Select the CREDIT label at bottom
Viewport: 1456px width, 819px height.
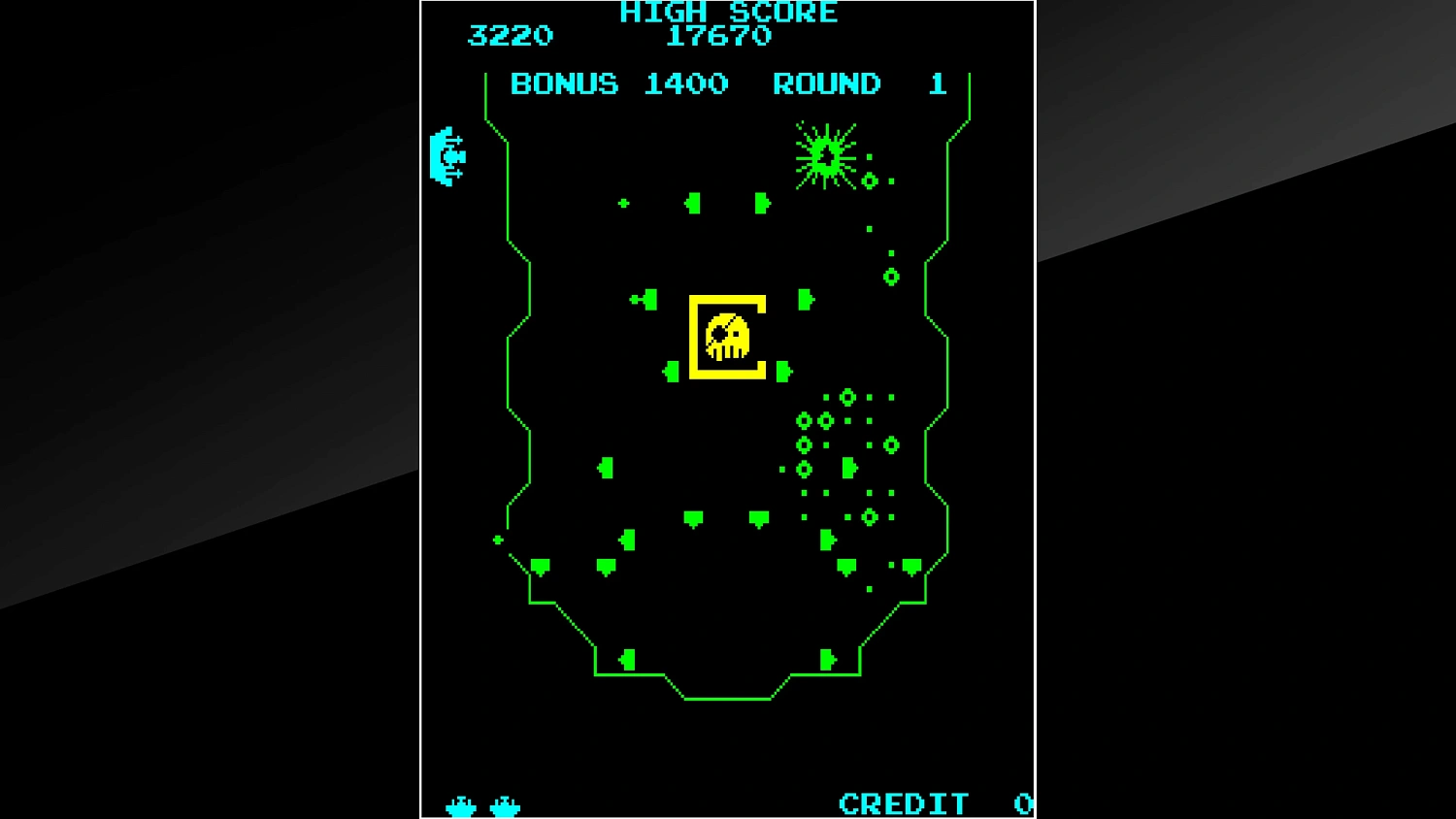[x=903, y=803]
